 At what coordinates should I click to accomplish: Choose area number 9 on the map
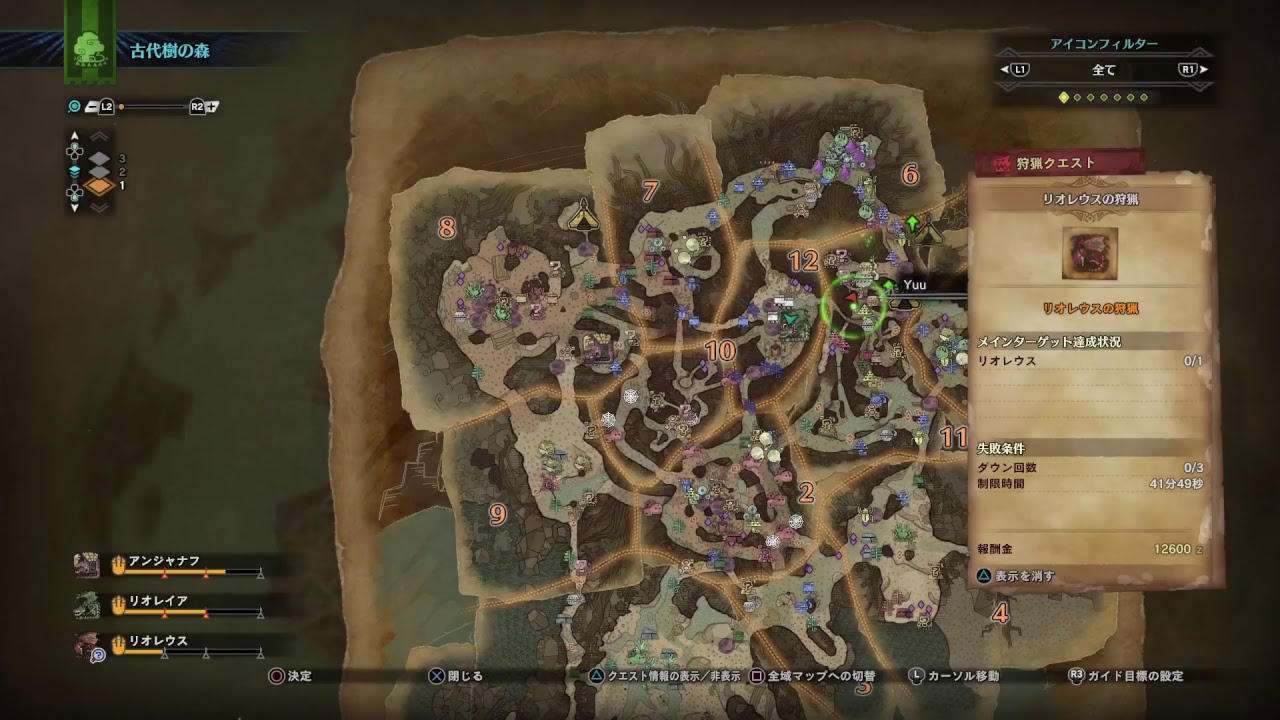pos(497,515)
